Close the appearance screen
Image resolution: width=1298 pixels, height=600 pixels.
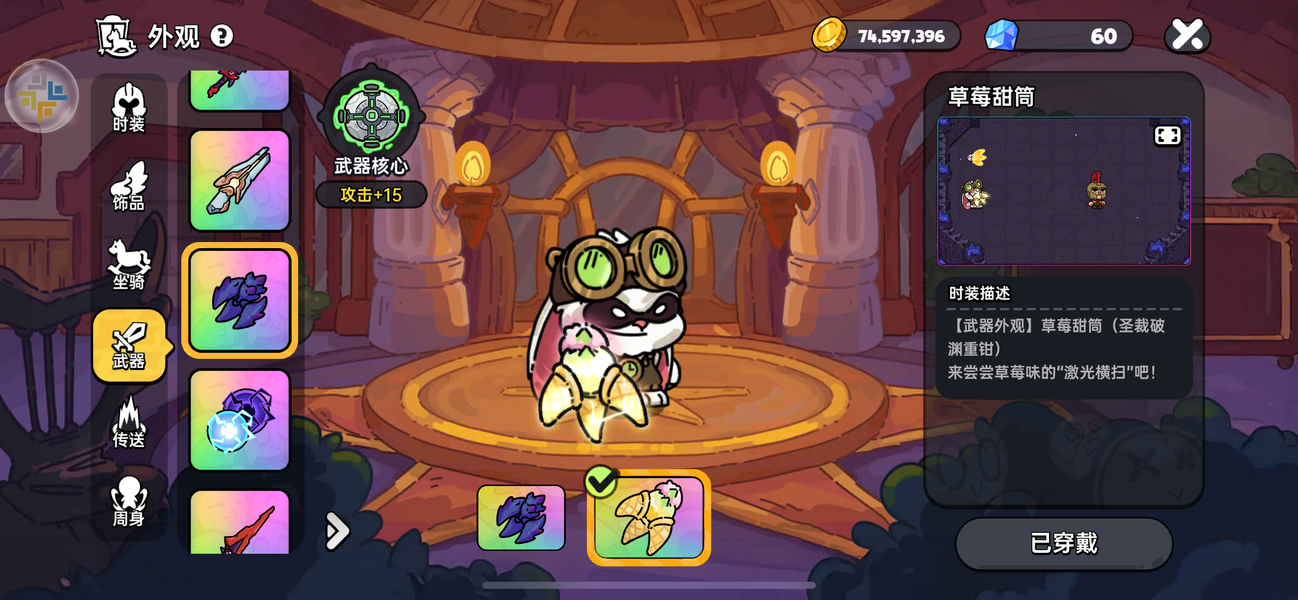click(1187, 36)
